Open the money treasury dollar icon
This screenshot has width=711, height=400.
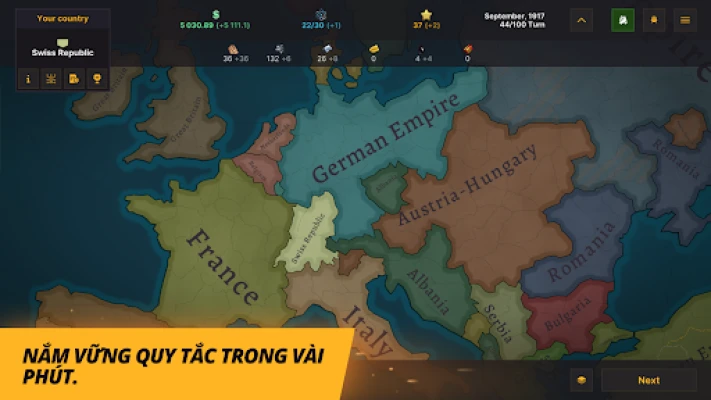point(215,14)
